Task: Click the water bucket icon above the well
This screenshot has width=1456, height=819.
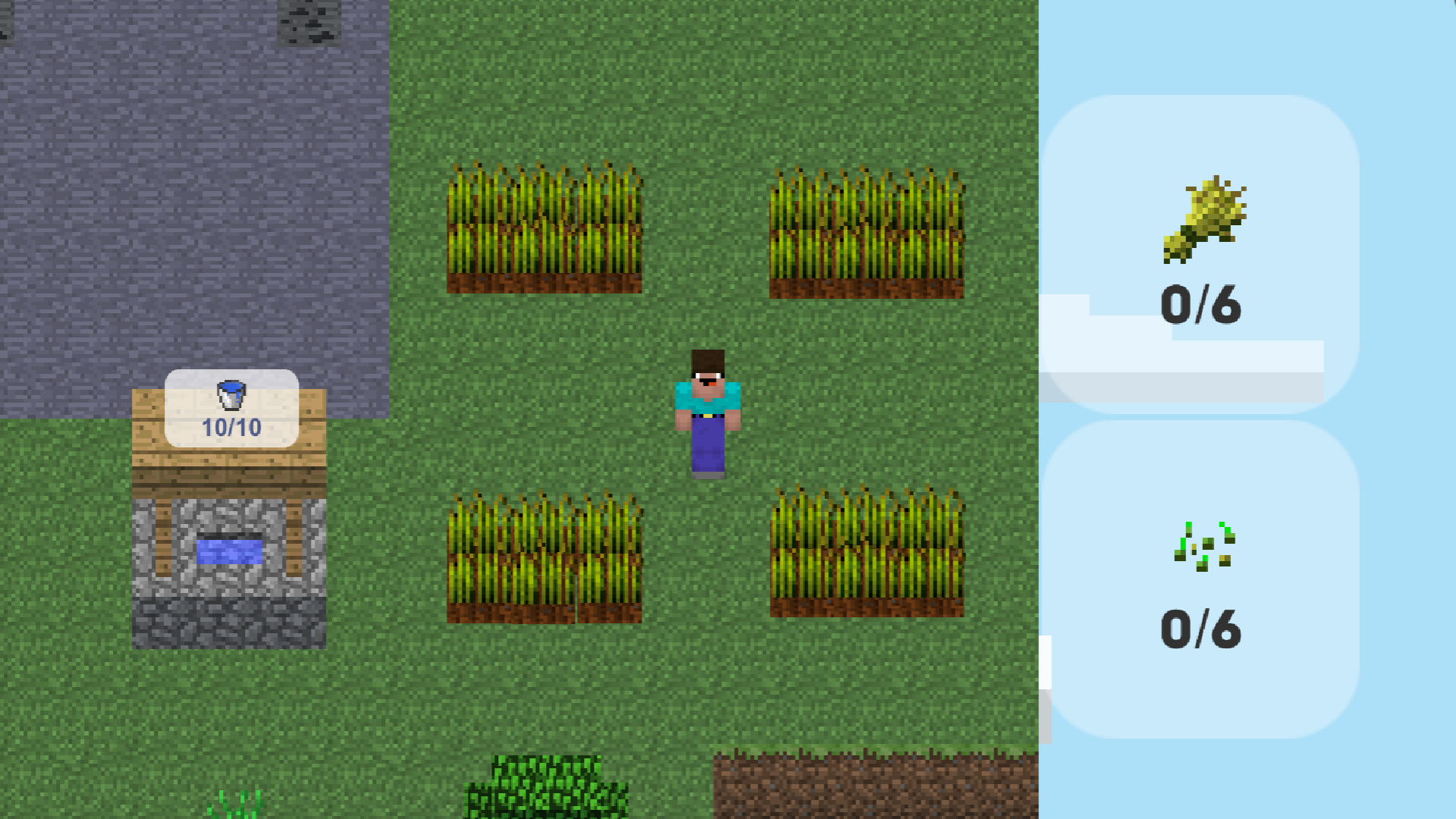Action: 230,394
